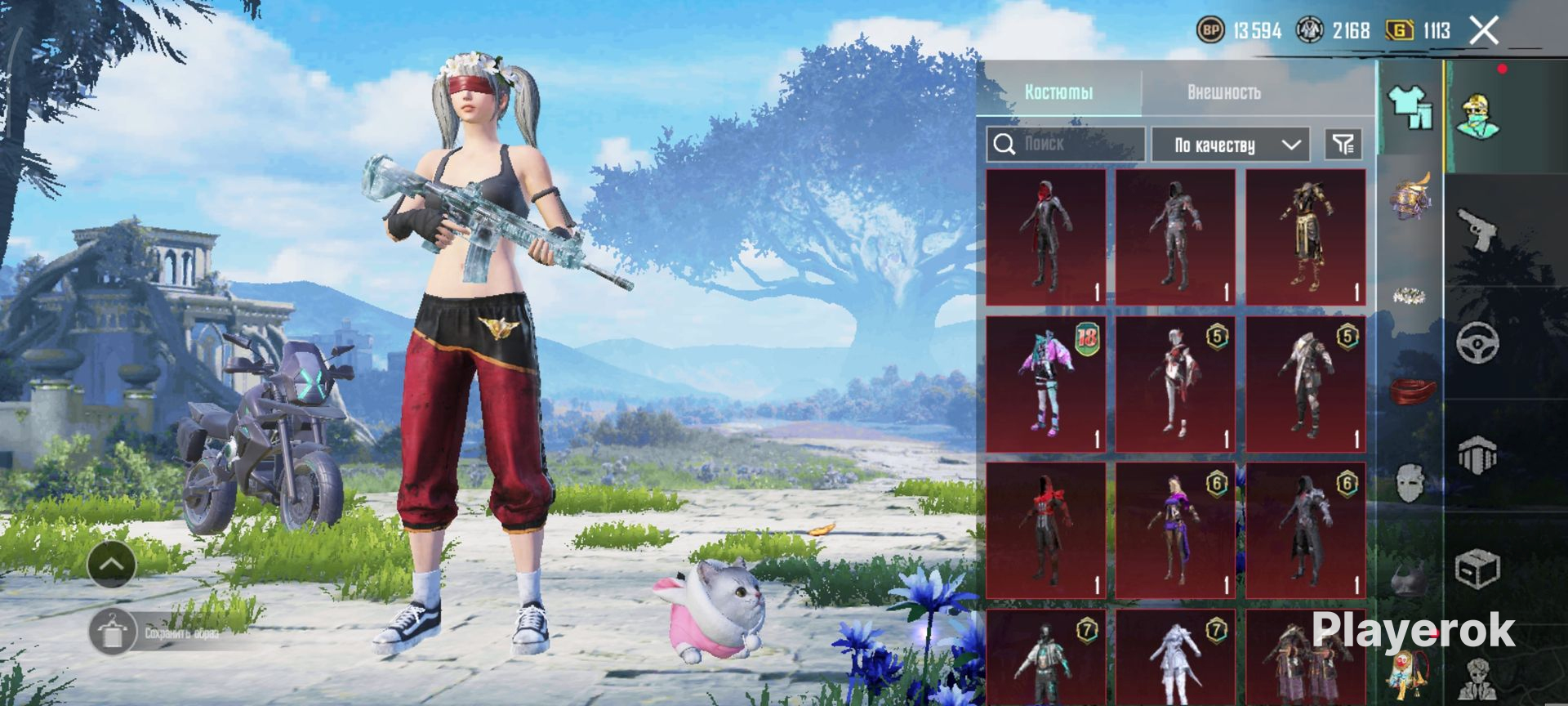The height and width of the screenshot is (706, 1568).
Task: Open the steering wheel vehicles category
Action: (1477, 342)
